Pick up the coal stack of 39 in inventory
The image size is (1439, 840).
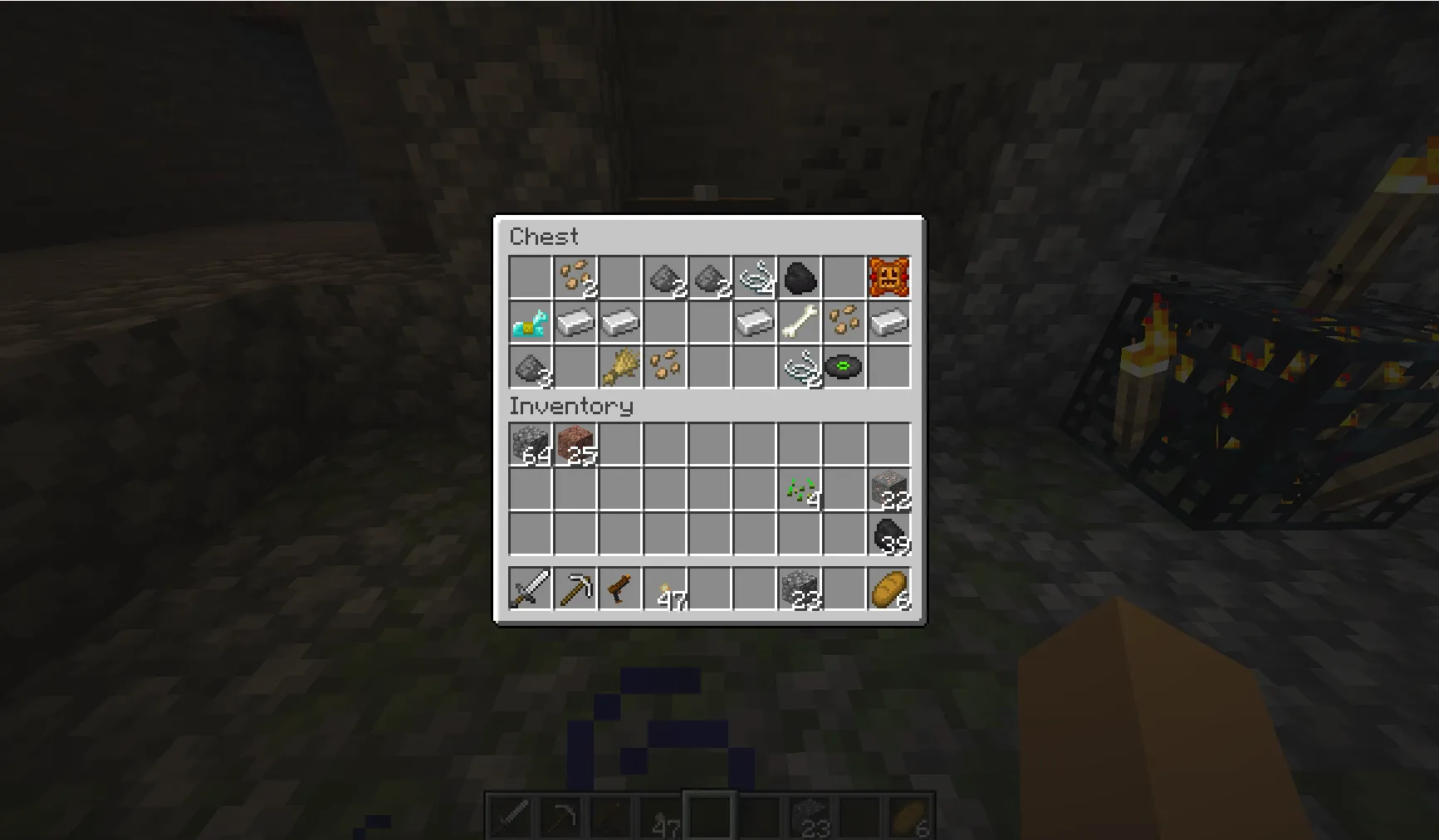click(x=890, y=534)
